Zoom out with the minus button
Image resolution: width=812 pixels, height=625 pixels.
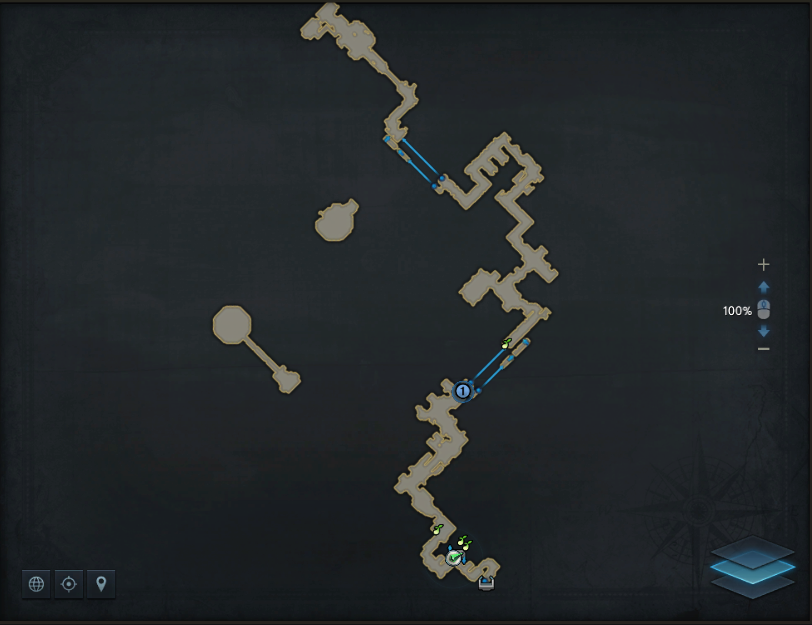(764, 348)
